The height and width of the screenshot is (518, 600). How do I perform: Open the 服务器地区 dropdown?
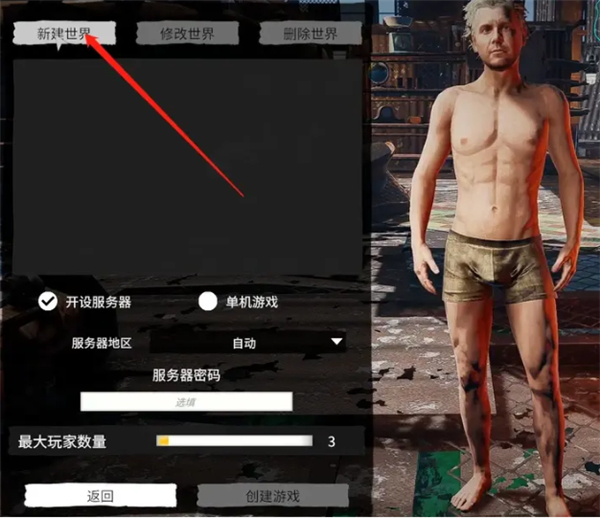coord(247,342)
